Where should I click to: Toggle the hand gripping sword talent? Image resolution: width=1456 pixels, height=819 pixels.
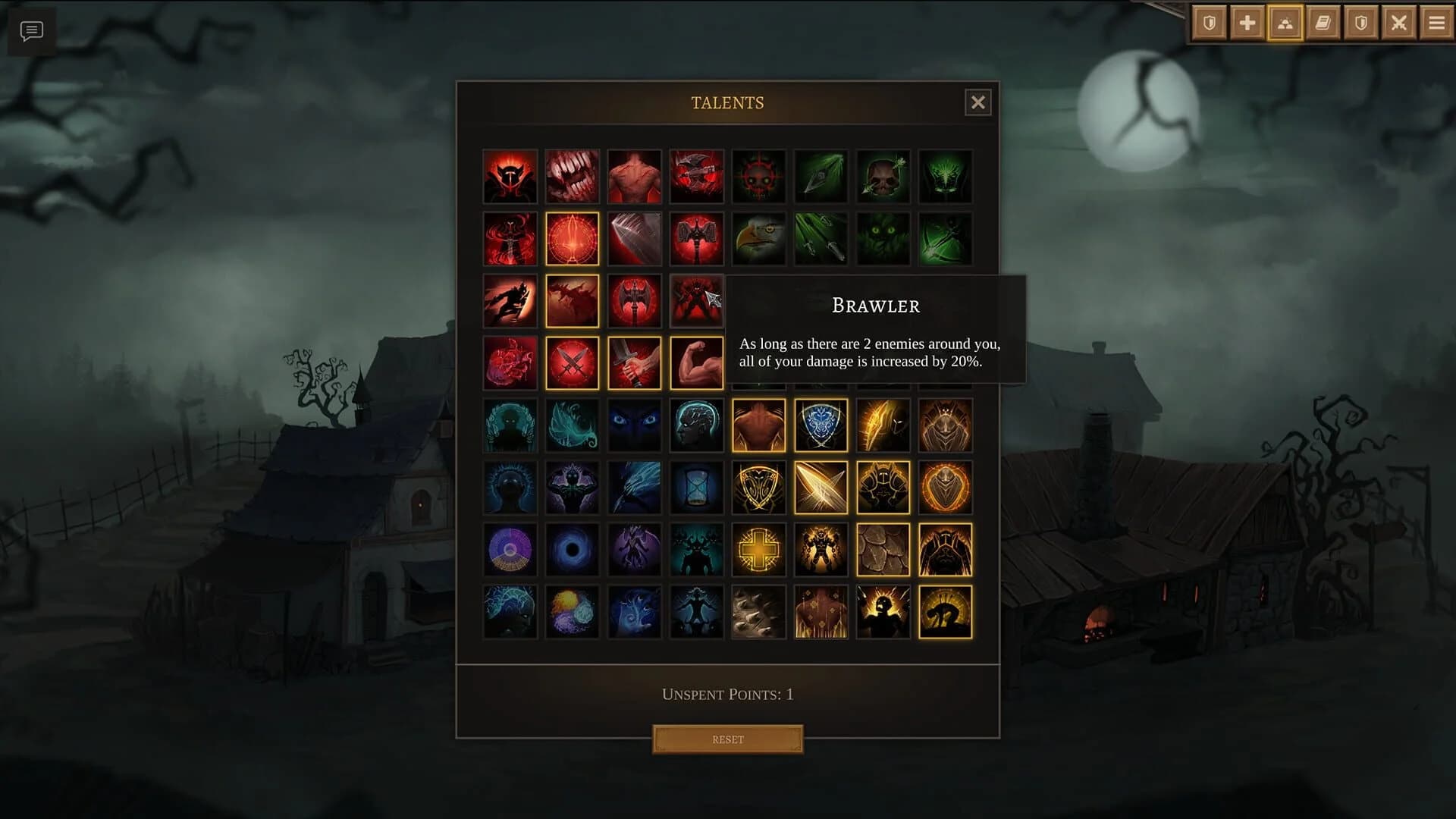pyautogui.click(x=634, y=362)
